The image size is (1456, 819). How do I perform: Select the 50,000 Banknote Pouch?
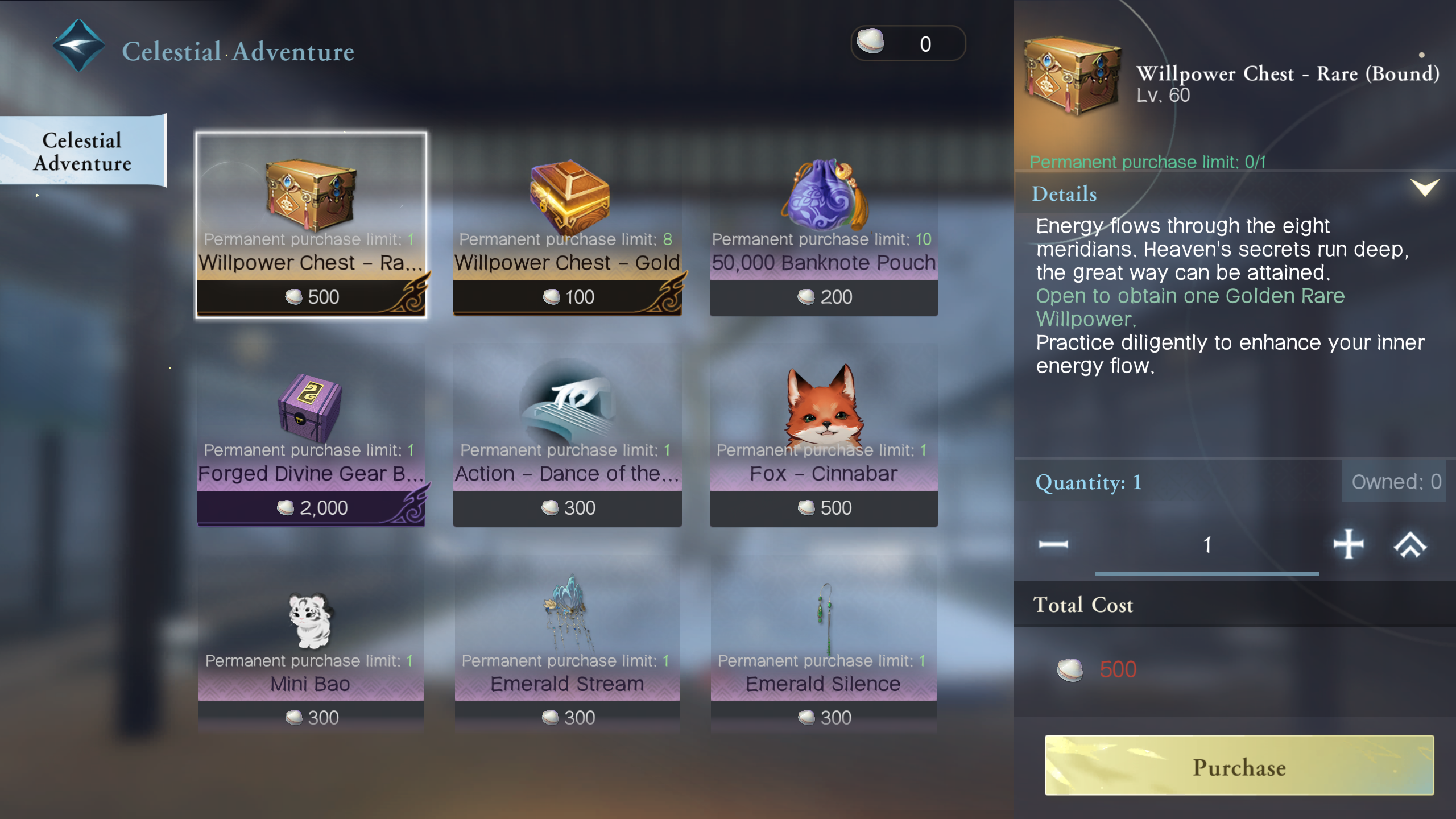coord(823,225)
